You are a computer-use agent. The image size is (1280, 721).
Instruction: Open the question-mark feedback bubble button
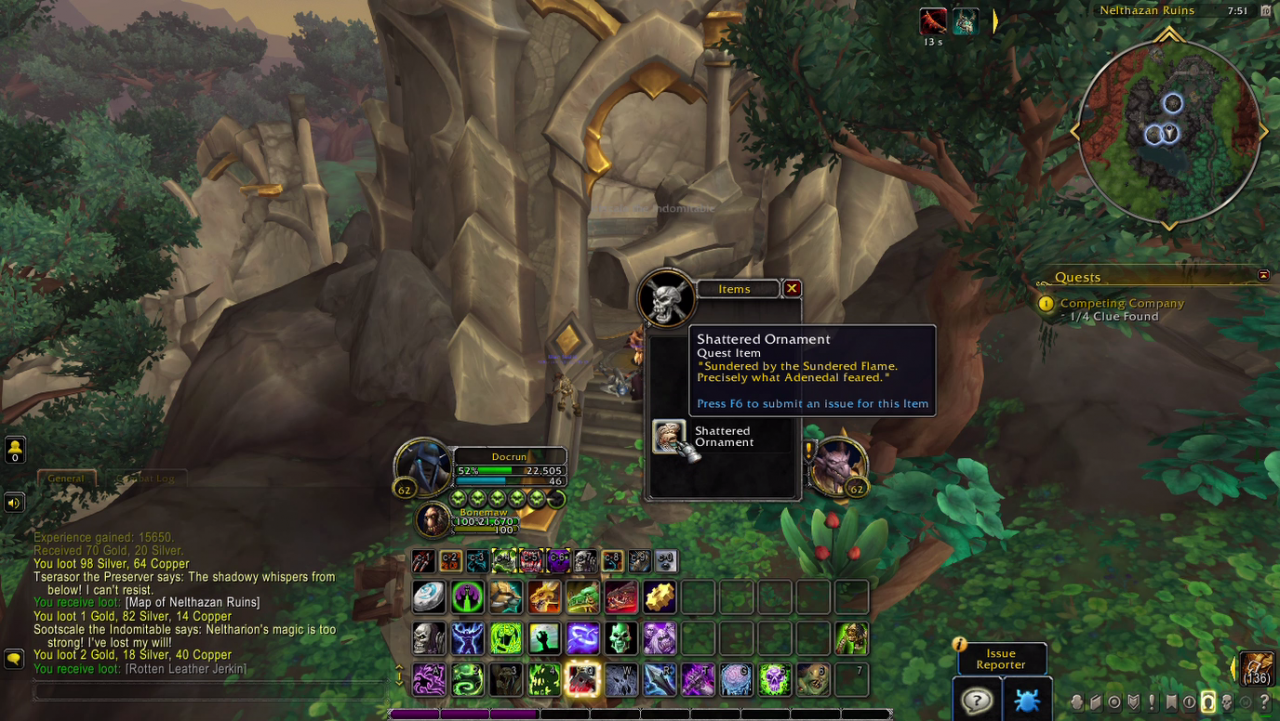[977, 699]
